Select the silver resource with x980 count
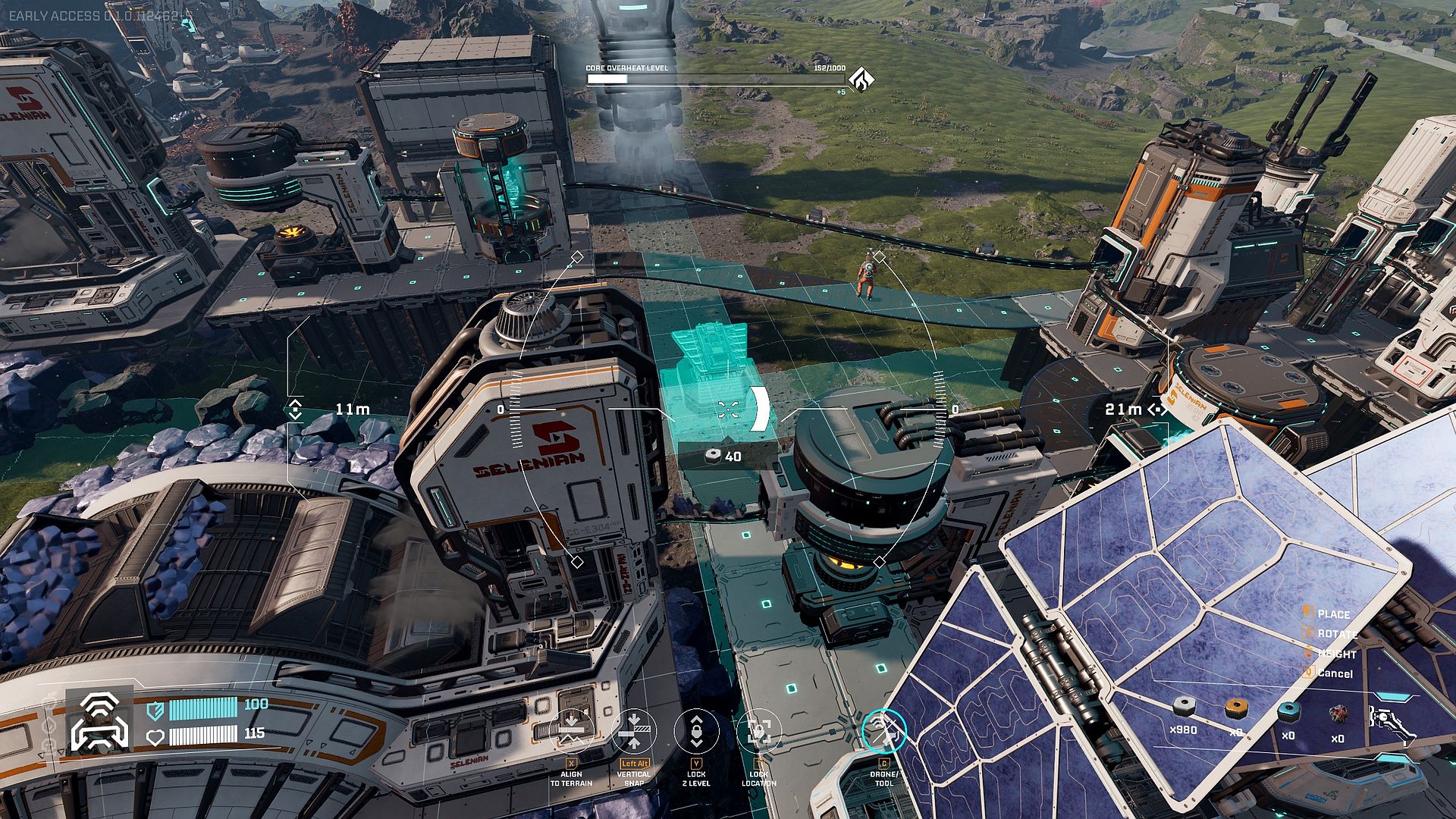The height and width of the screenshot is (819, 1456). (1184, 708)
